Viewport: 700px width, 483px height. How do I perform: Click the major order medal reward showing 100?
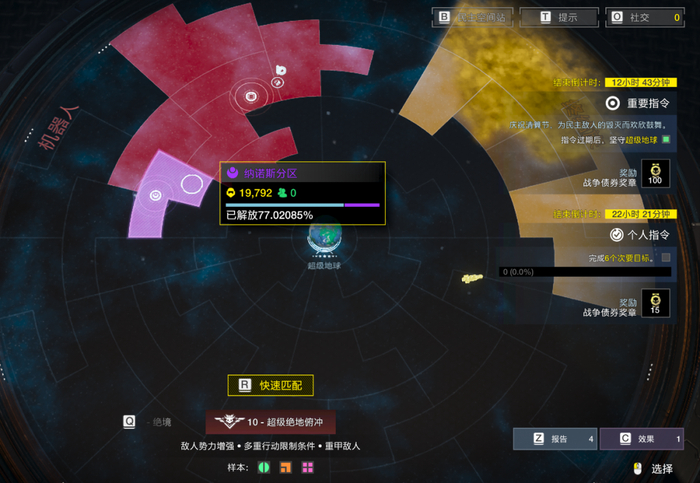click(655, 173)
